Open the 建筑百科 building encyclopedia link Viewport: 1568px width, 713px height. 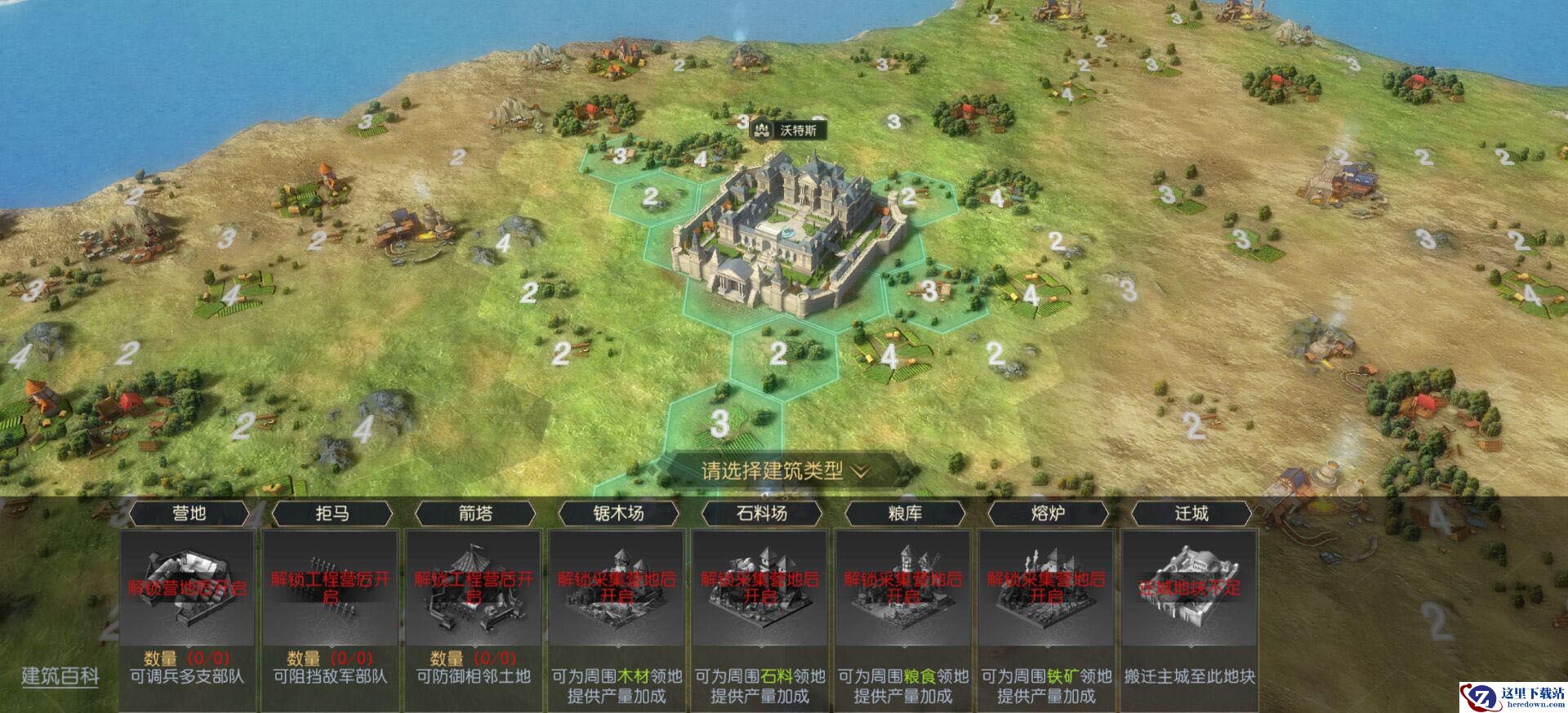click(x=60, y=676)
